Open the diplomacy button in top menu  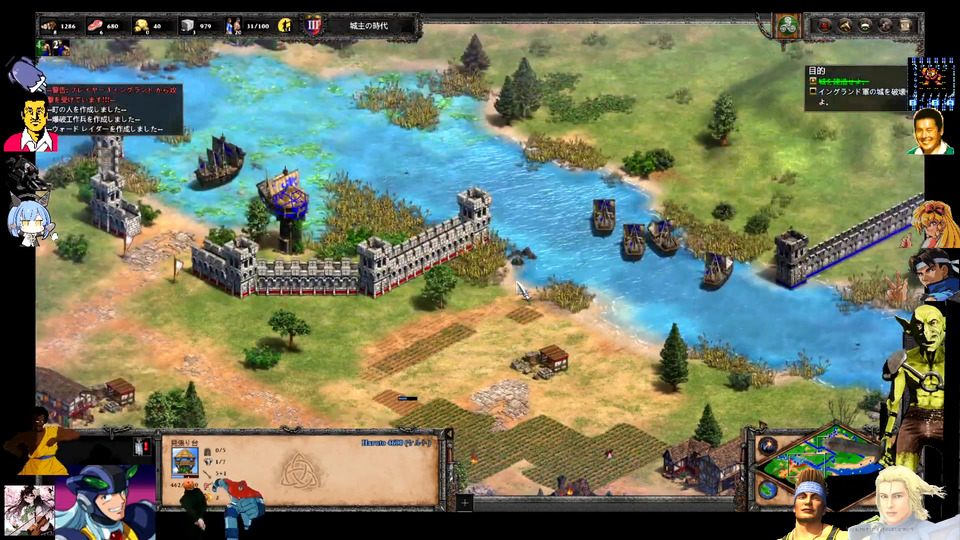(865, 25)
